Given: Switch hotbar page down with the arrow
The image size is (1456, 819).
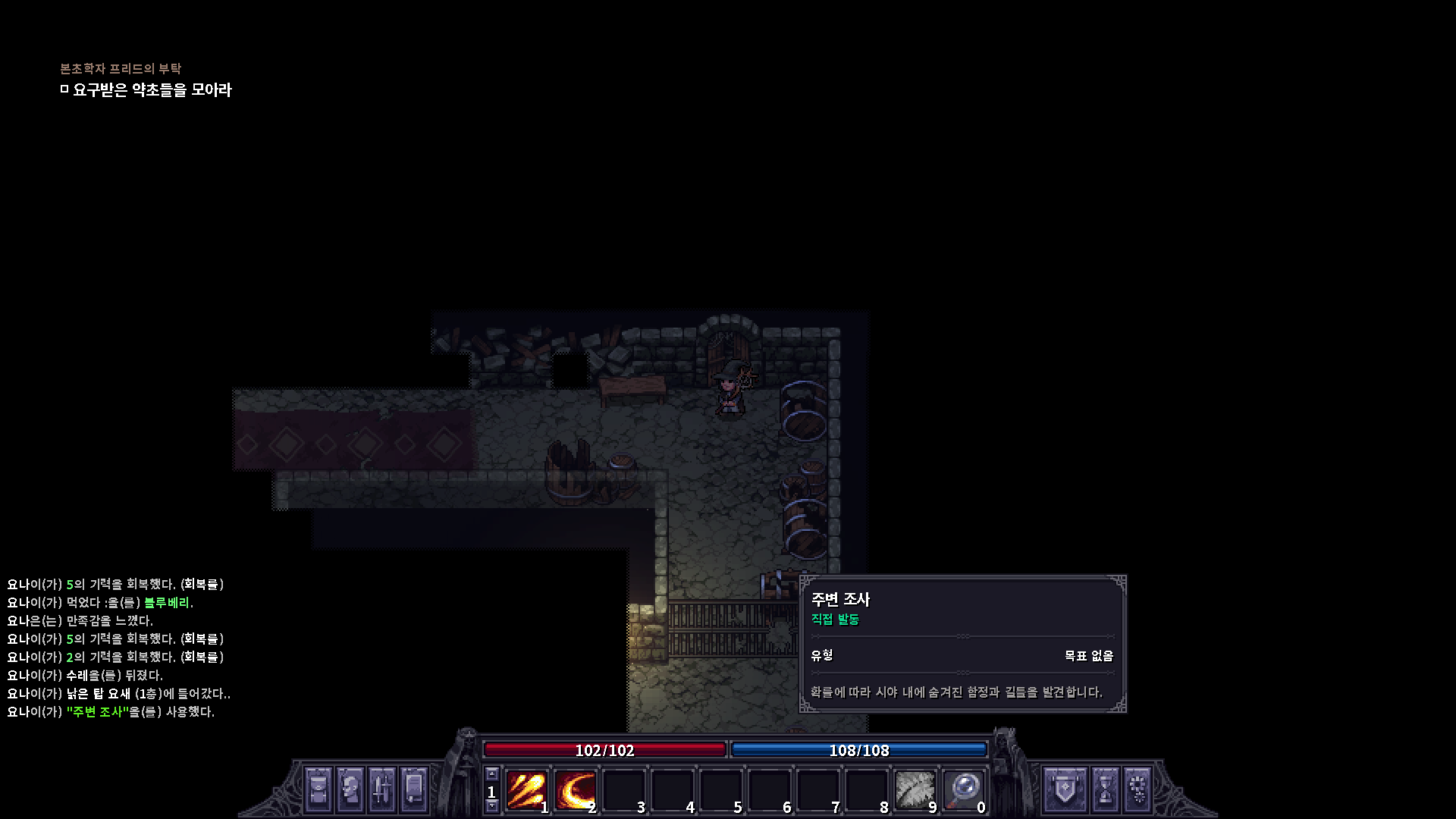Looking at the screenshot, I should click(x=492, y=806).
